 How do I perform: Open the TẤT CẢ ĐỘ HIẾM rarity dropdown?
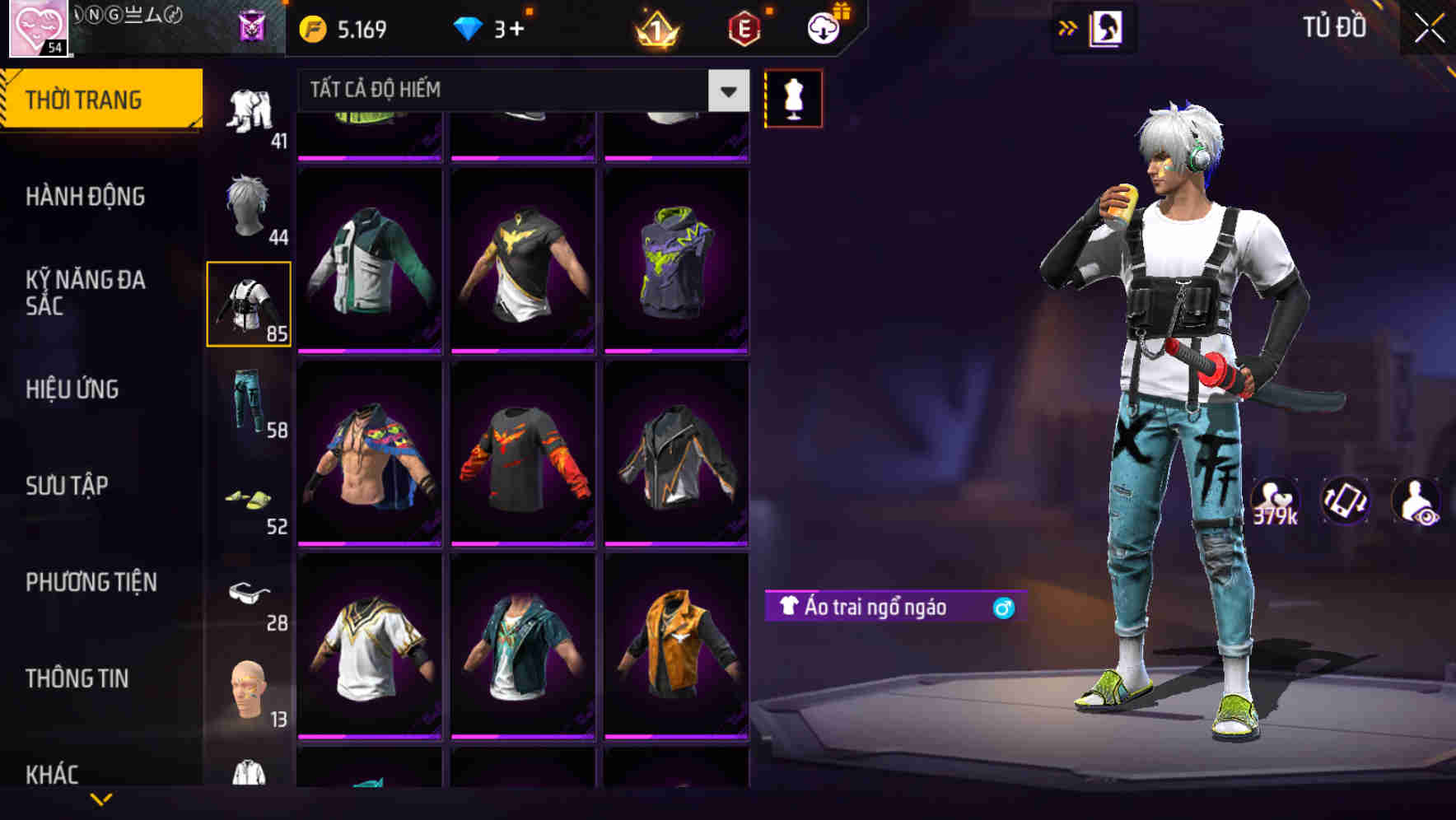[511, 90]
